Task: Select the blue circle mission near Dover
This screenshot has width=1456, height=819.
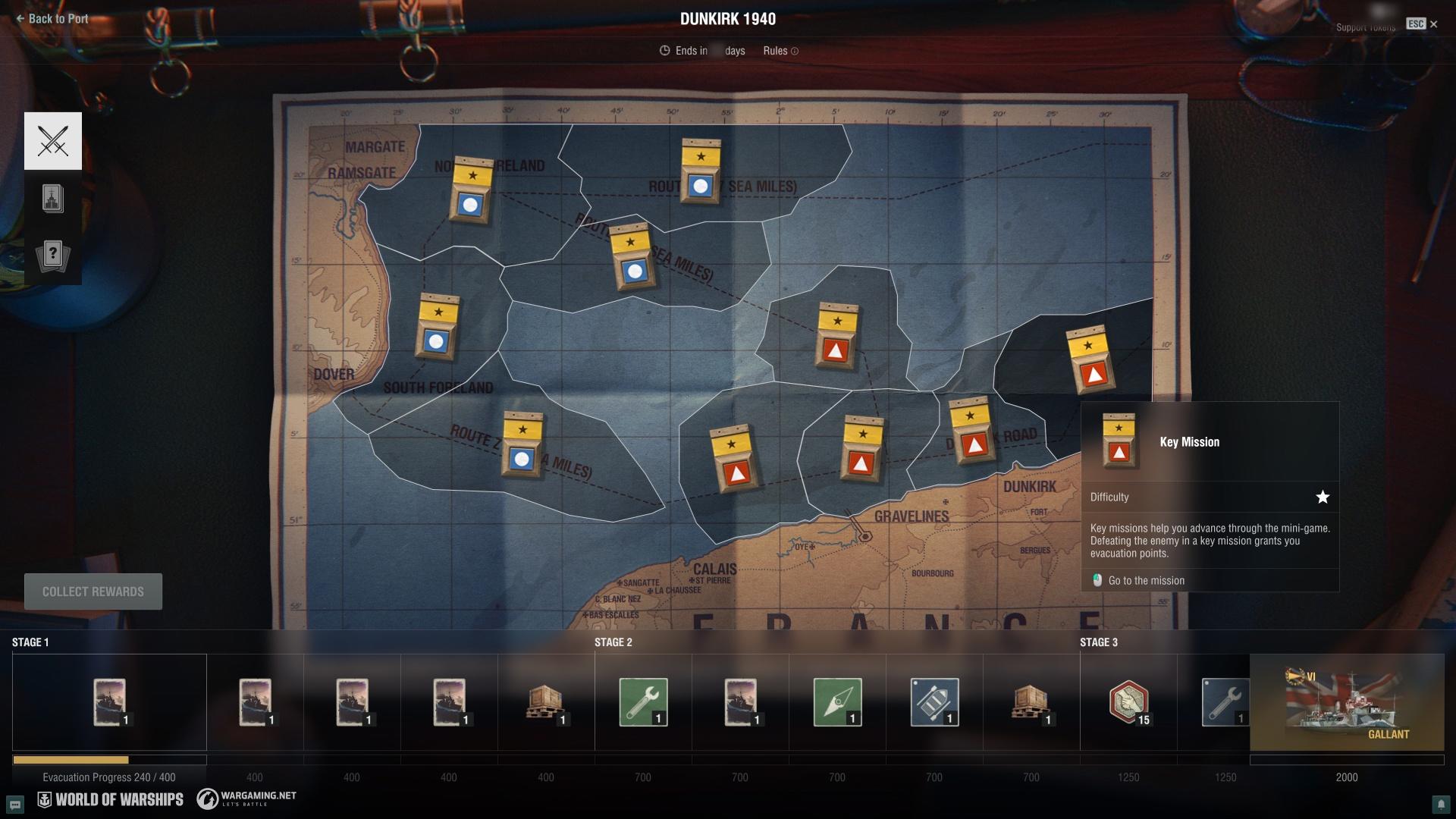Action: [x=437, y=328]
